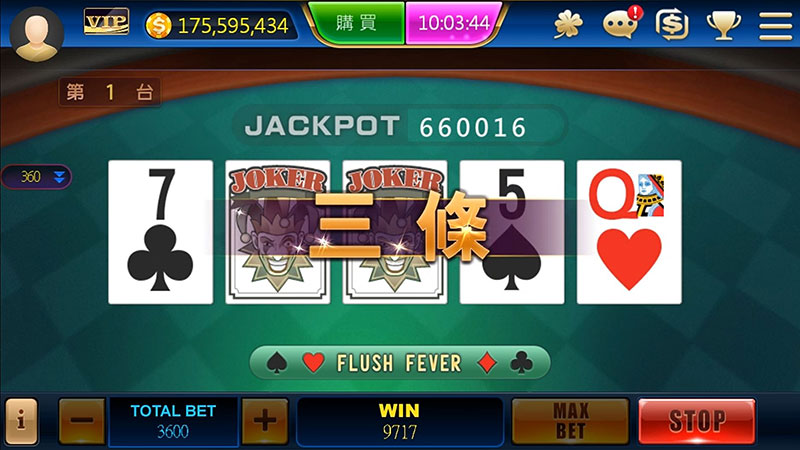The height and width of the screenshot is (450, 800).
Task: Select the Queen of hearts card
Action: click(x=629, y=232)
